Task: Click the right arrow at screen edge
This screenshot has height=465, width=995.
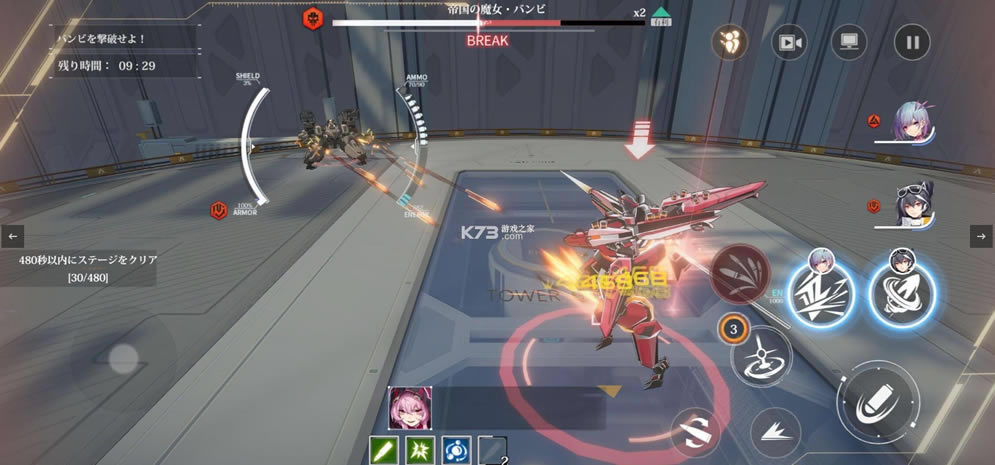Action: coord(981,237)
